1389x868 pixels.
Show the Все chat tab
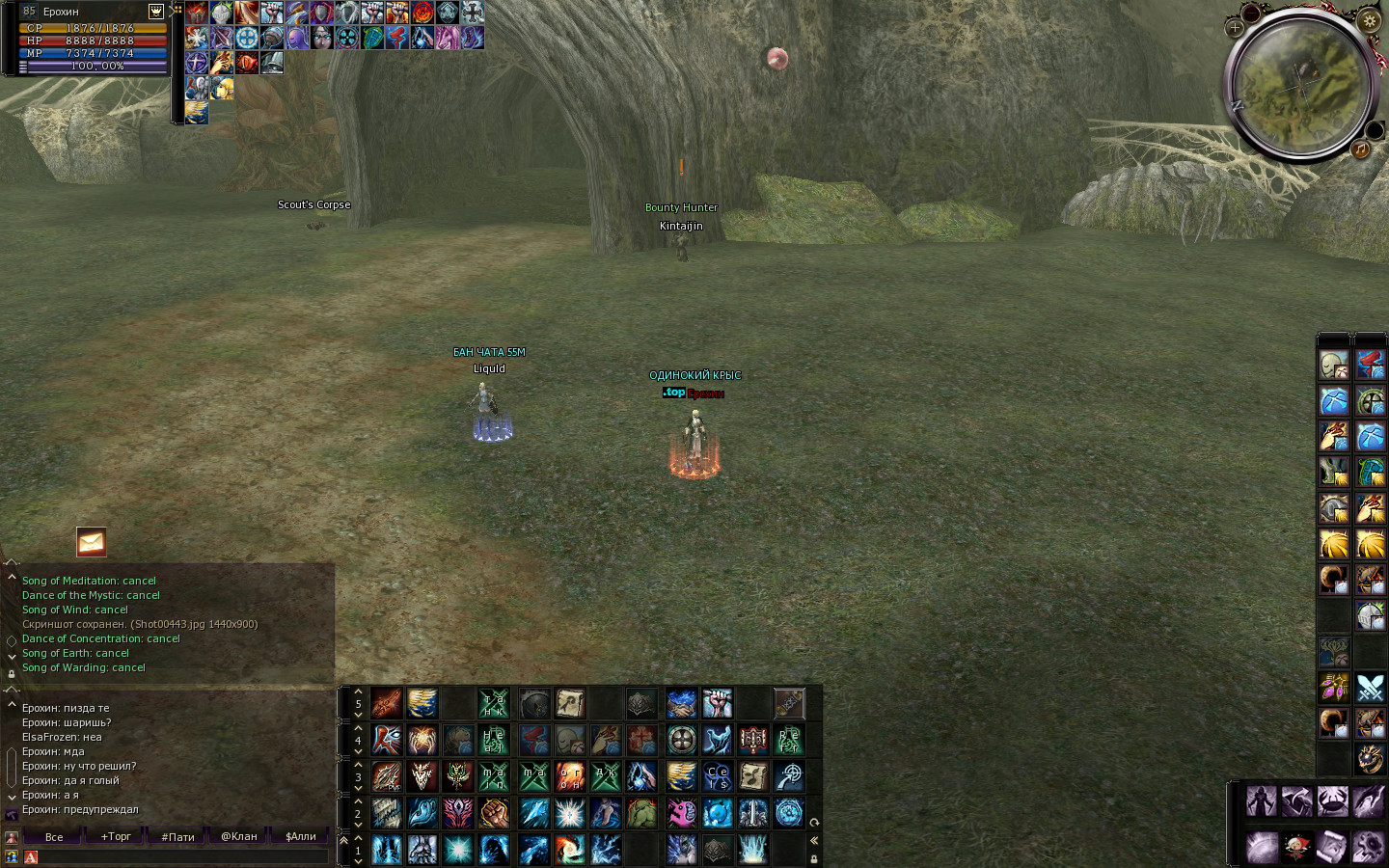tap(54, 836)
